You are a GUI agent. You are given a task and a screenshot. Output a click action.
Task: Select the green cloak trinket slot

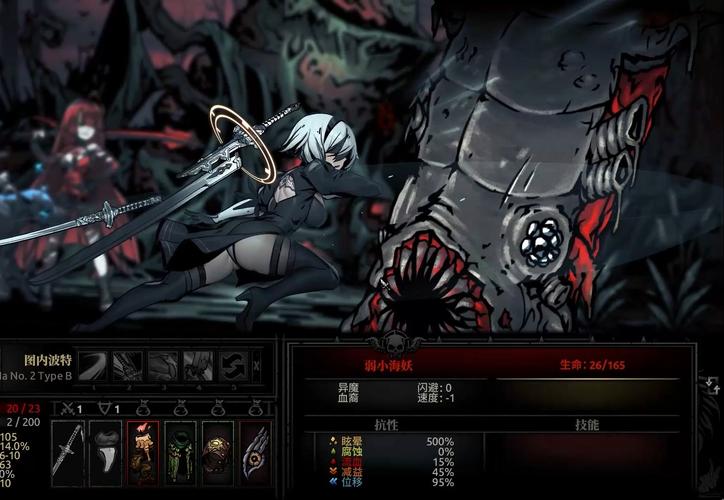(x=180, y=452)
